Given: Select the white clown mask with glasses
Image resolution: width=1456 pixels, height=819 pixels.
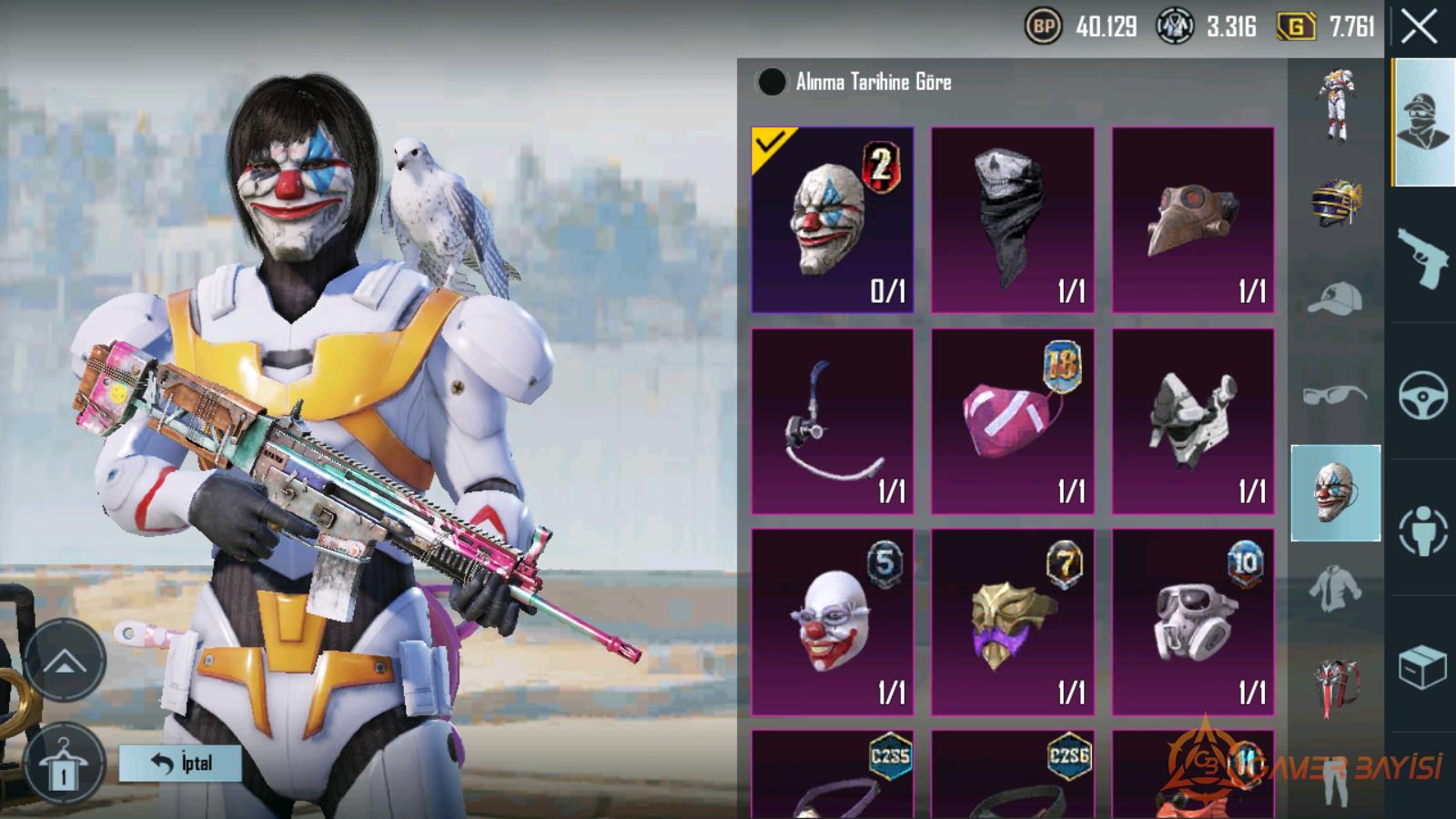Looking at the screenshot, I should click(832, 622).
